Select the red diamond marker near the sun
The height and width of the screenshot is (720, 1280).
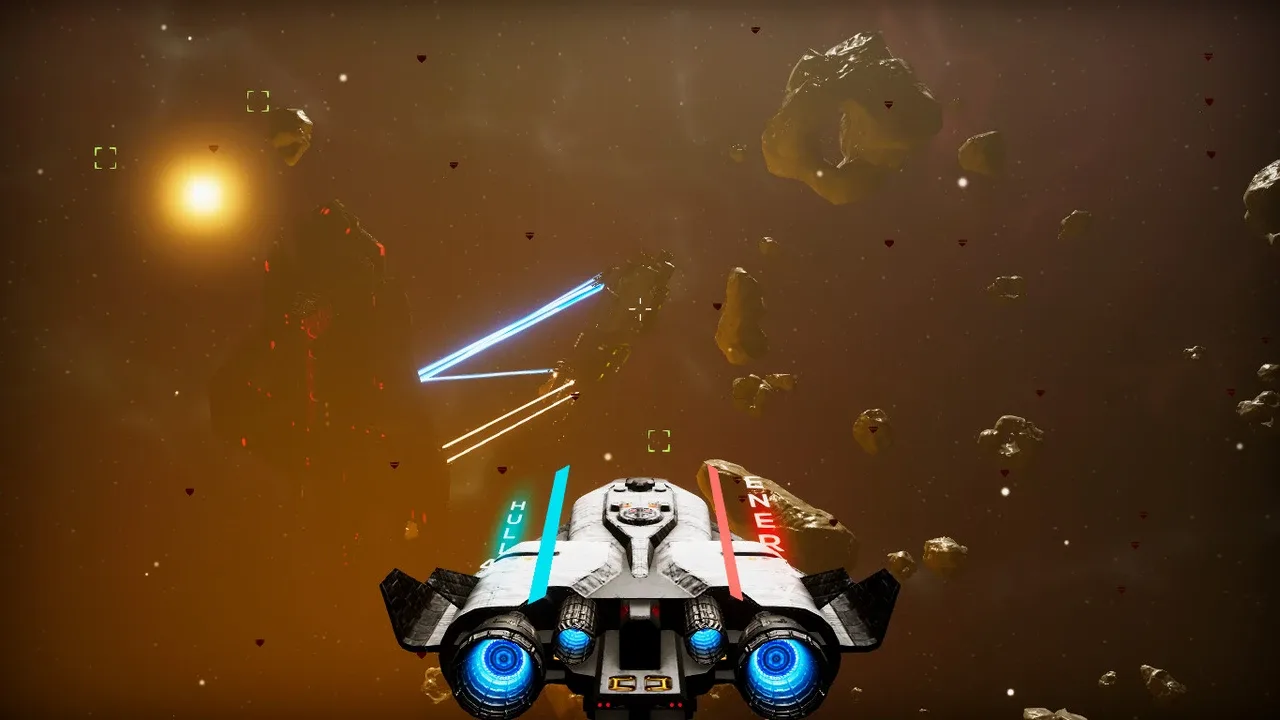(213, 148)
